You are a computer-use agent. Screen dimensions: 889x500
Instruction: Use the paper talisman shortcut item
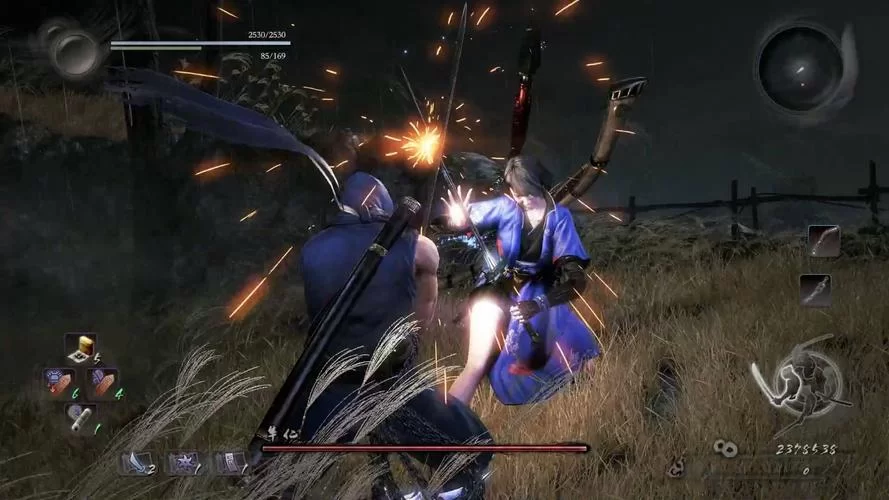tap(231, 462)
